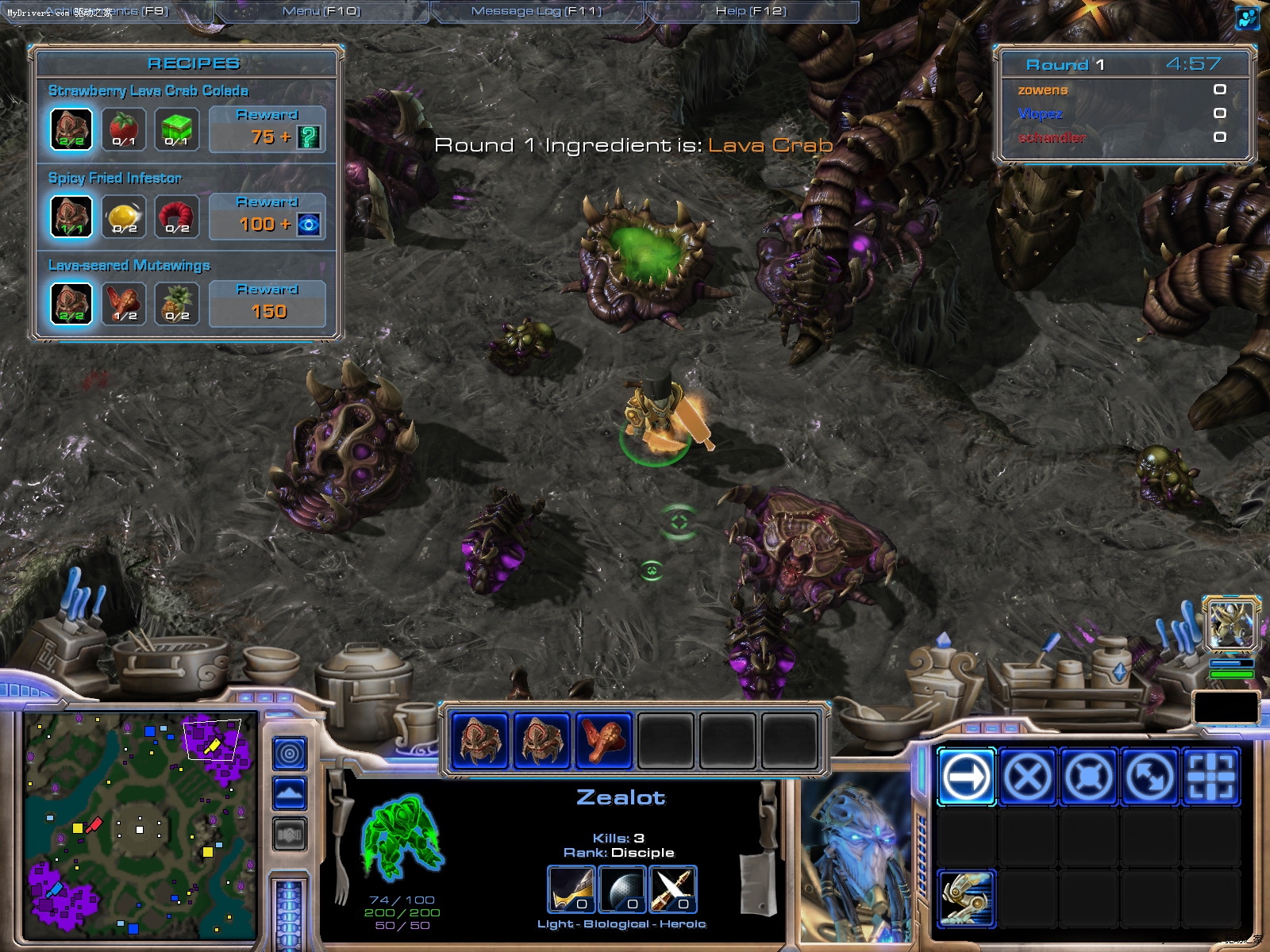The height and width of the screenshot is (952, 1270).
Task: Select the Strawberry Lava Crab Colada recipe
Action: pyautogui.click(x=148, y=90)
